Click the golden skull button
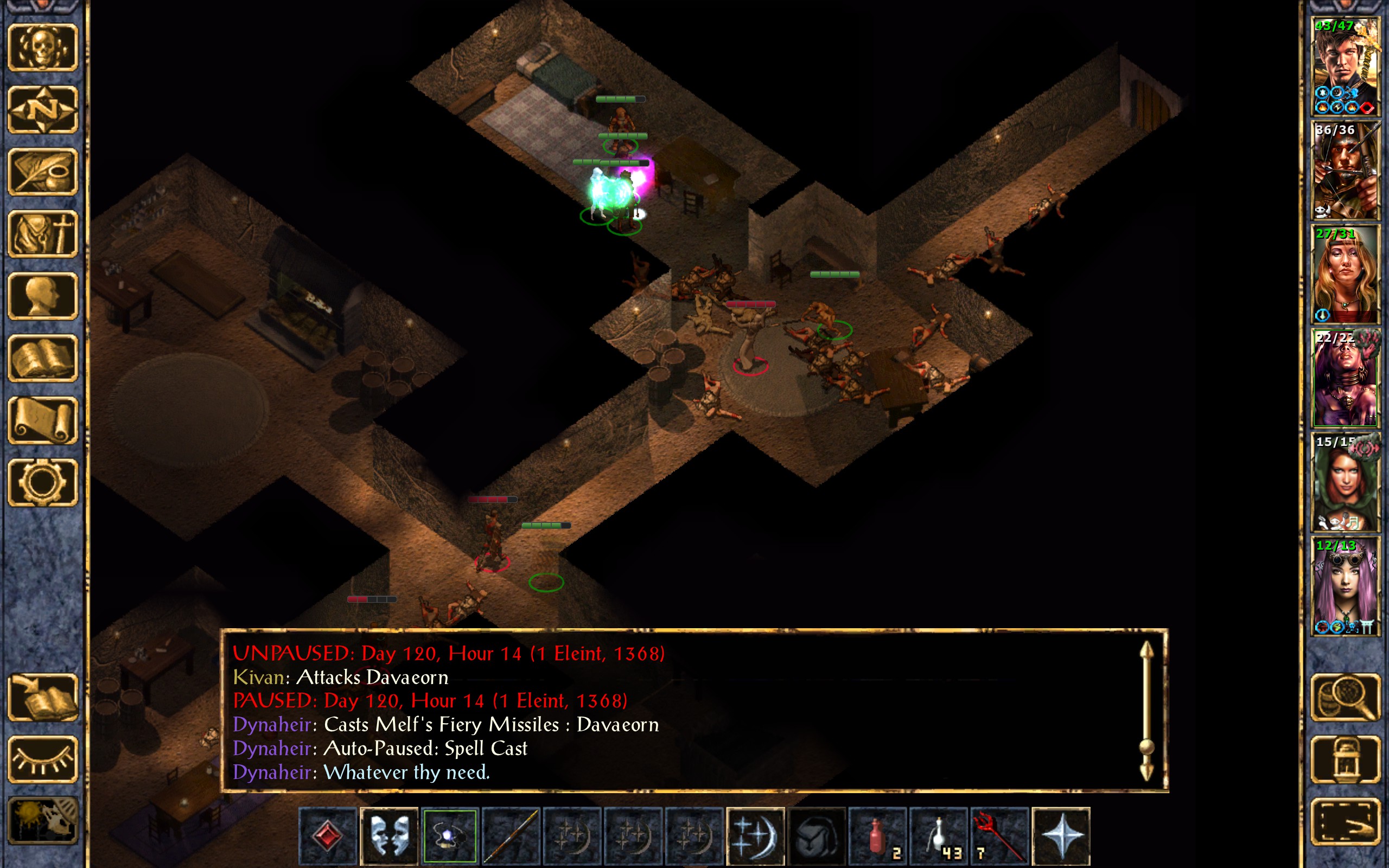The image size is (1389, 868). (x=42, y=48)
